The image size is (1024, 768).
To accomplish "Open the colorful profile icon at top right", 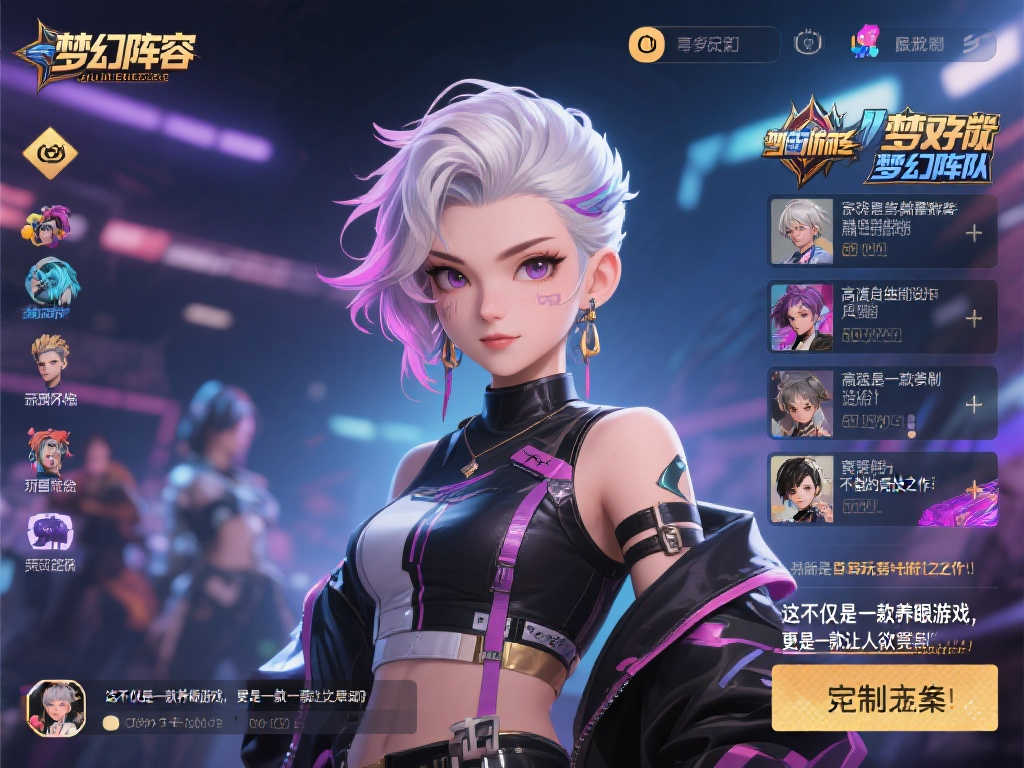I will coord(865,42).
